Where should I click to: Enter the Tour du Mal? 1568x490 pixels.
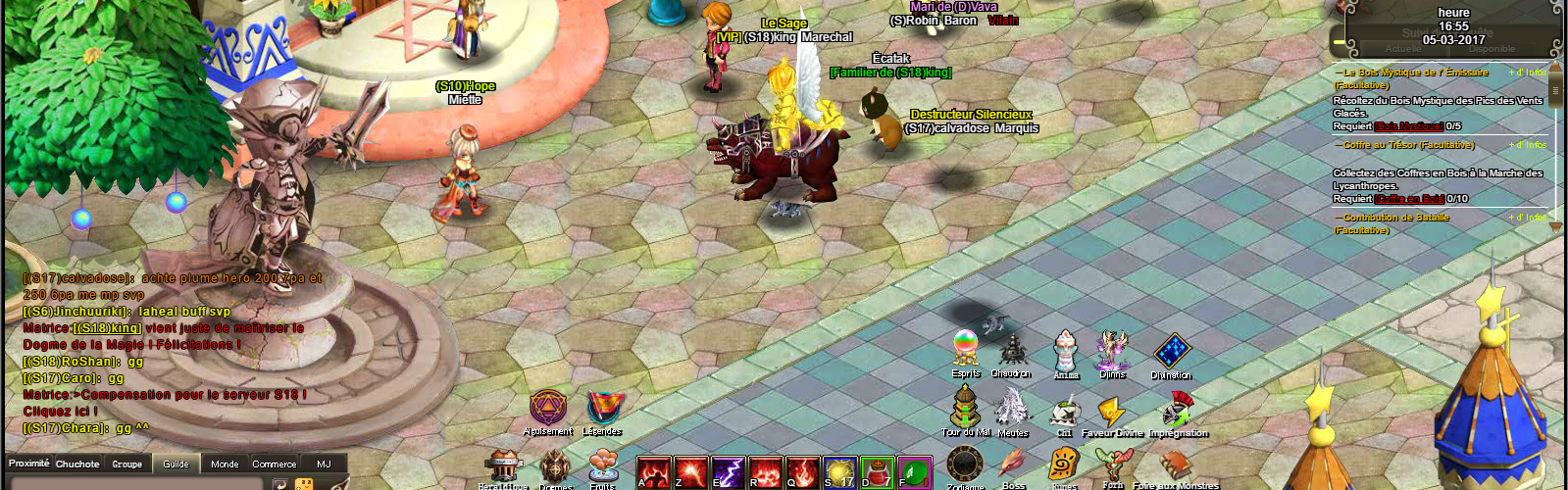[x=965, y=406]
